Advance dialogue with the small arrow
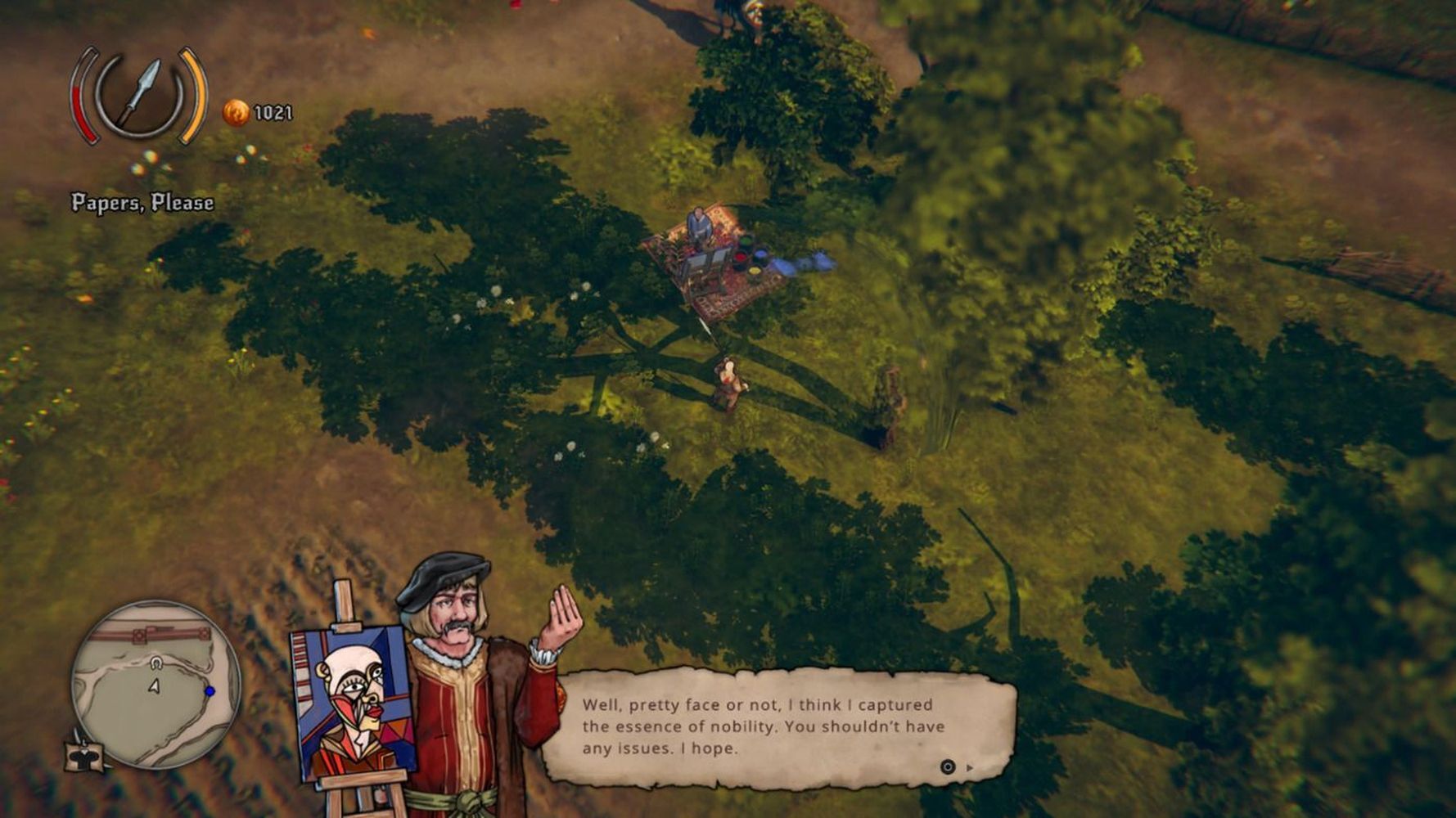The width and height of the screenshot is (1456, 818). 971,767
